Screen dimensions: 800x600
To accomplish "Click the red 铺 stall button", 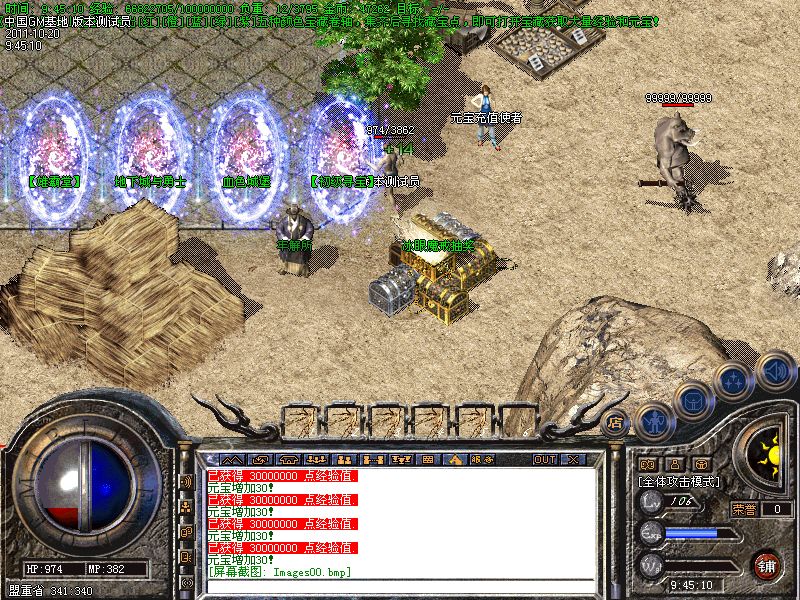I will 767,565.
